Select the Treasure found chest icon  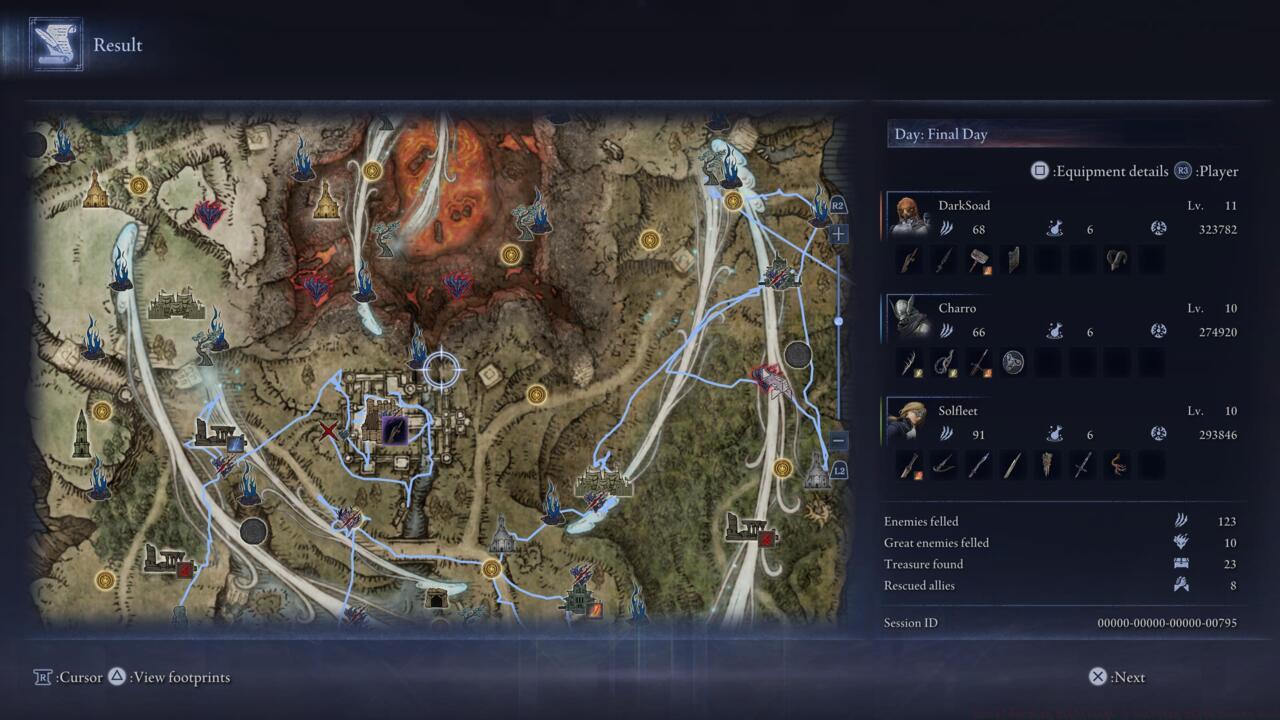(1180, 562)
